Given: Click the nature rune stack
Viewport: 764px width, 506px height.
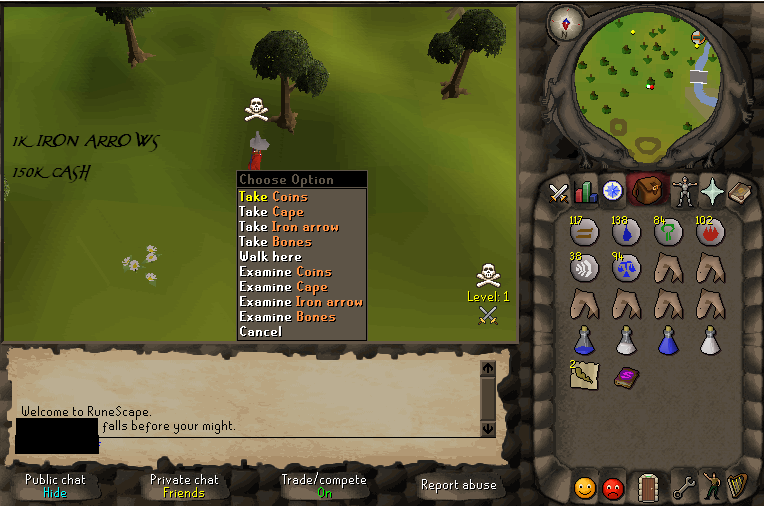Looking at the screenshot, I should click(667, 233).
